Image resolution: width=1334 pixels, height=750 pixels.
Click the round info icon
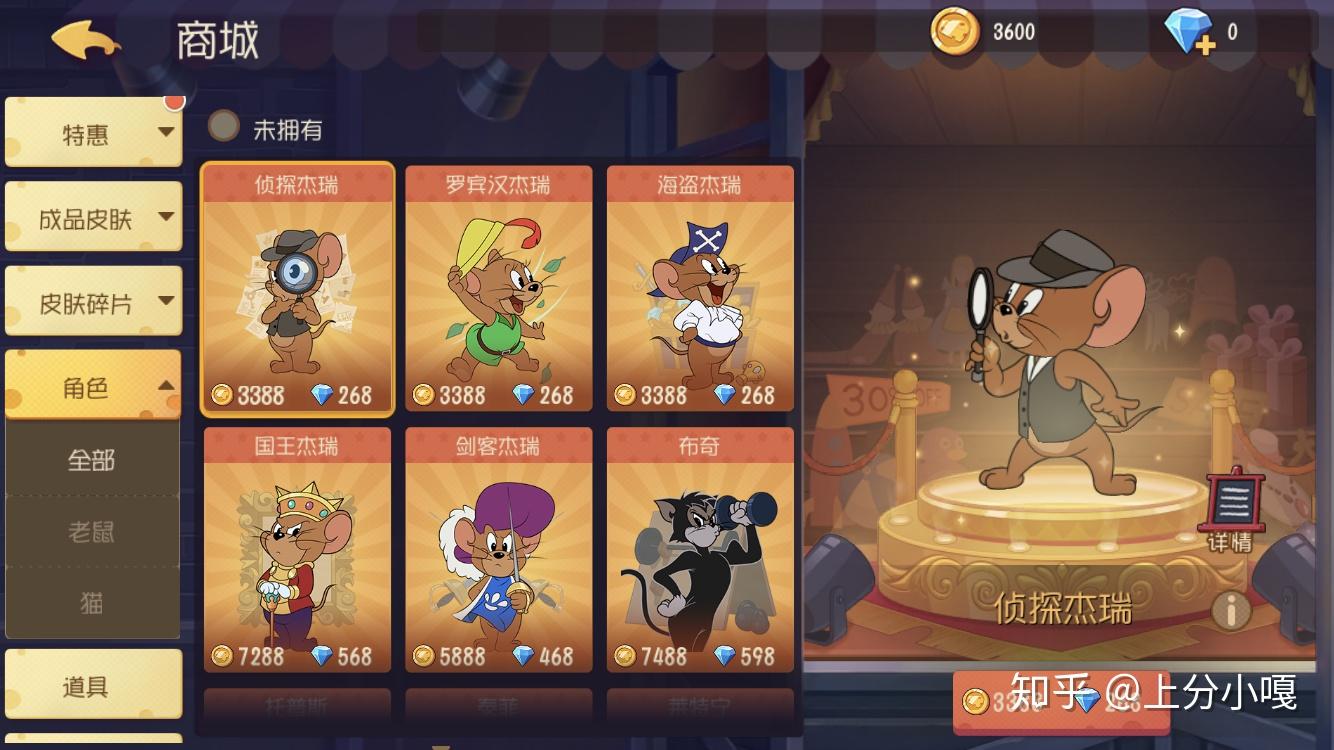pyautogui.click(x=1231, y=608)
